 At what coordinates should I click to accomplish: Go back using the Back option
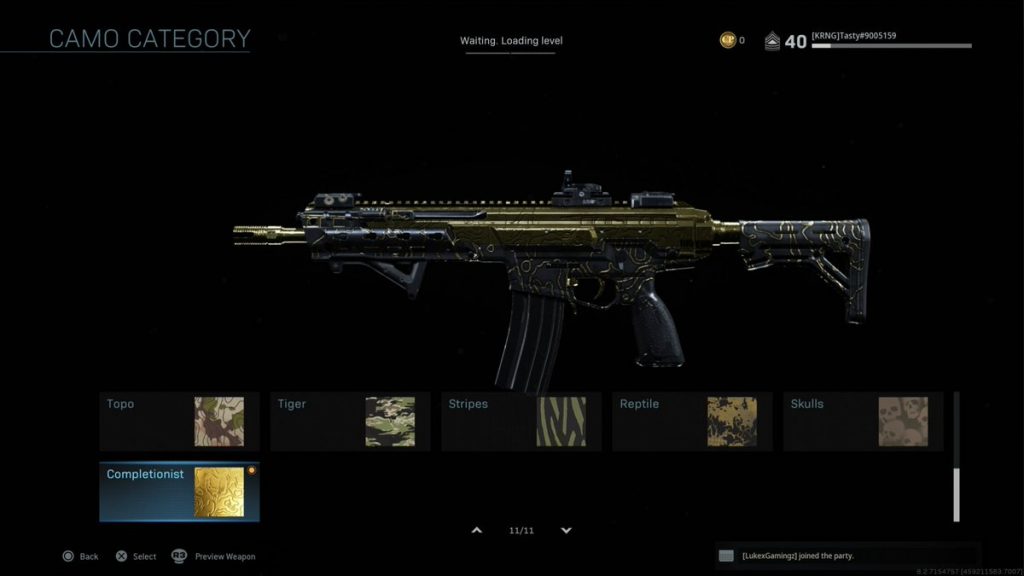pyautogui.click(x=80, y=556)
